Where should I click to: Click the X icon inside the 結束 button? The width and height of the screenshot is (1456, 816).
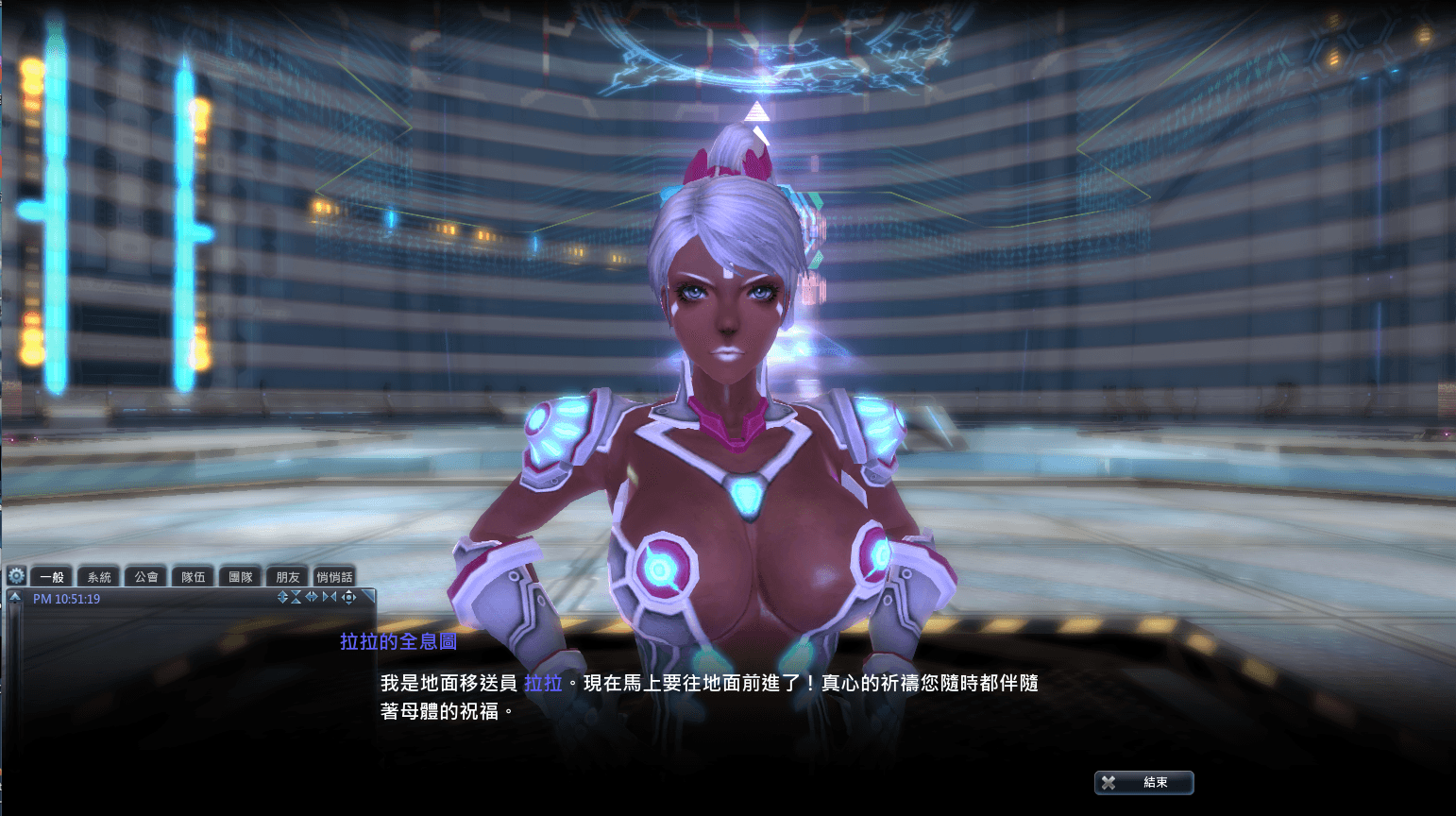click(1107, 783)
